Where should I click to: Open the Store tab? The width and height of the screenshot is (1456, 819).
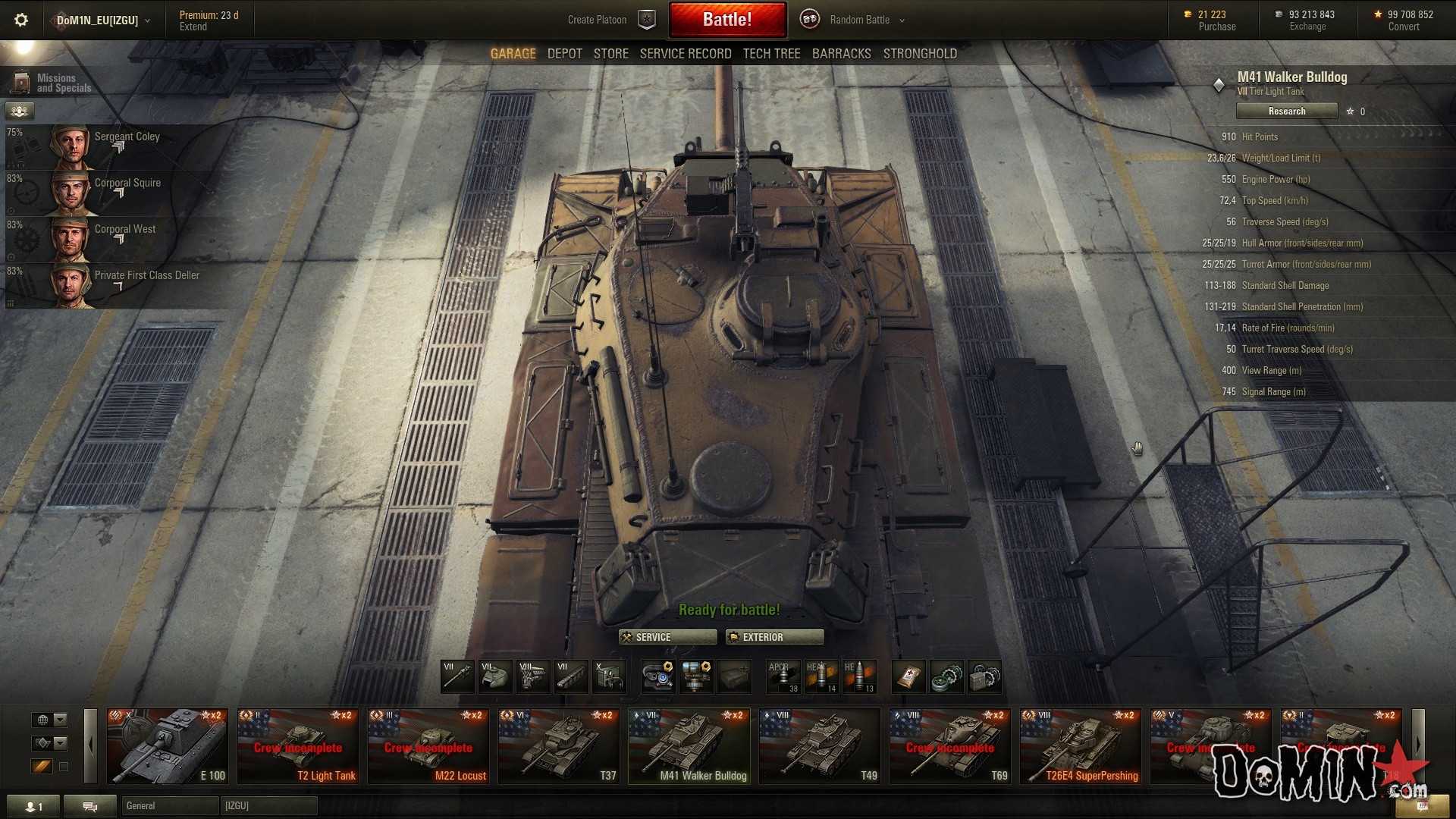(x=610, y=54)
